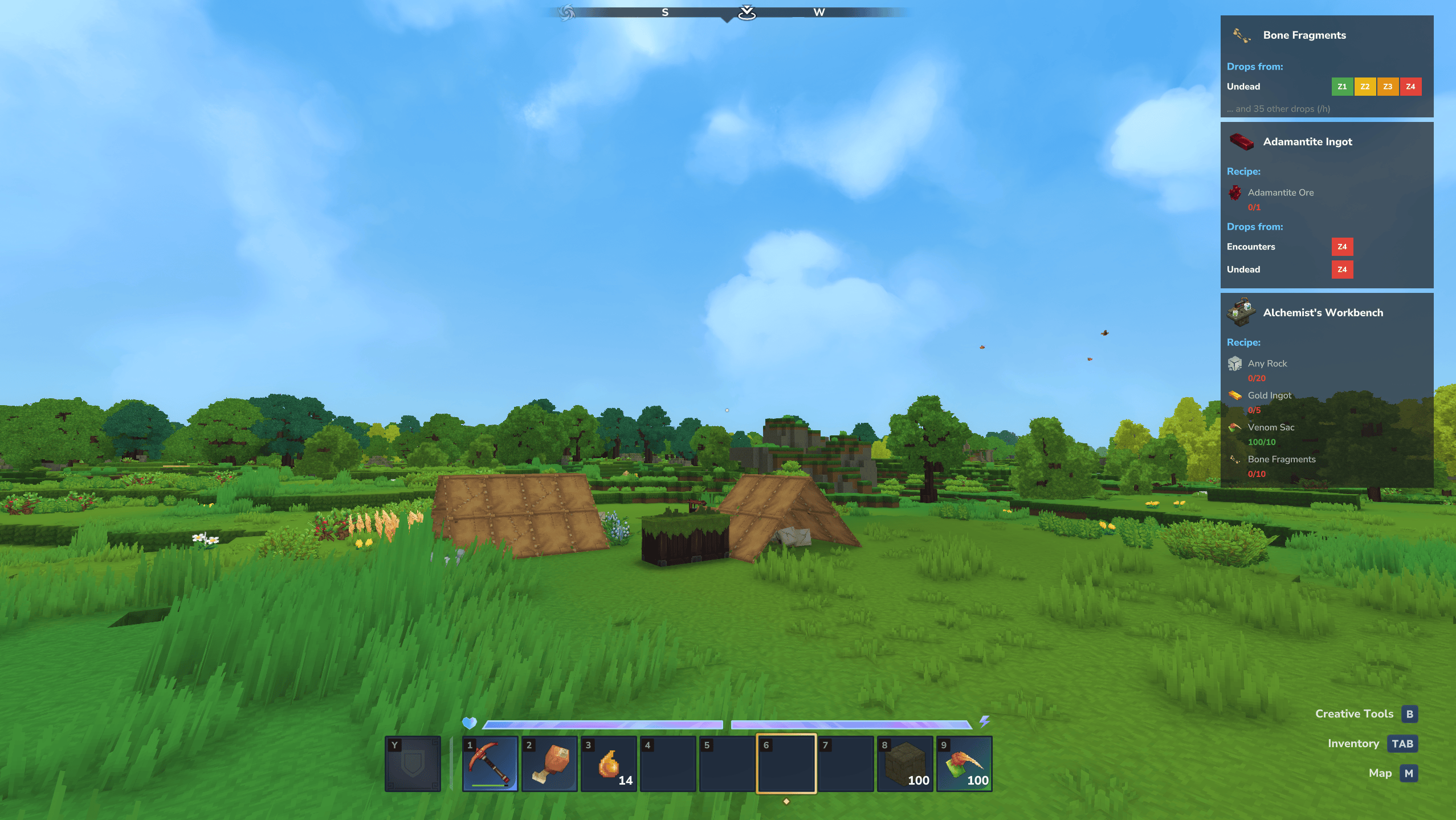Viewport: 1456px width, 820px height.
Task: Click the Adamantite Ore recipe ingredient icon
Action: pyautogui.click(x=1235, y=193)
